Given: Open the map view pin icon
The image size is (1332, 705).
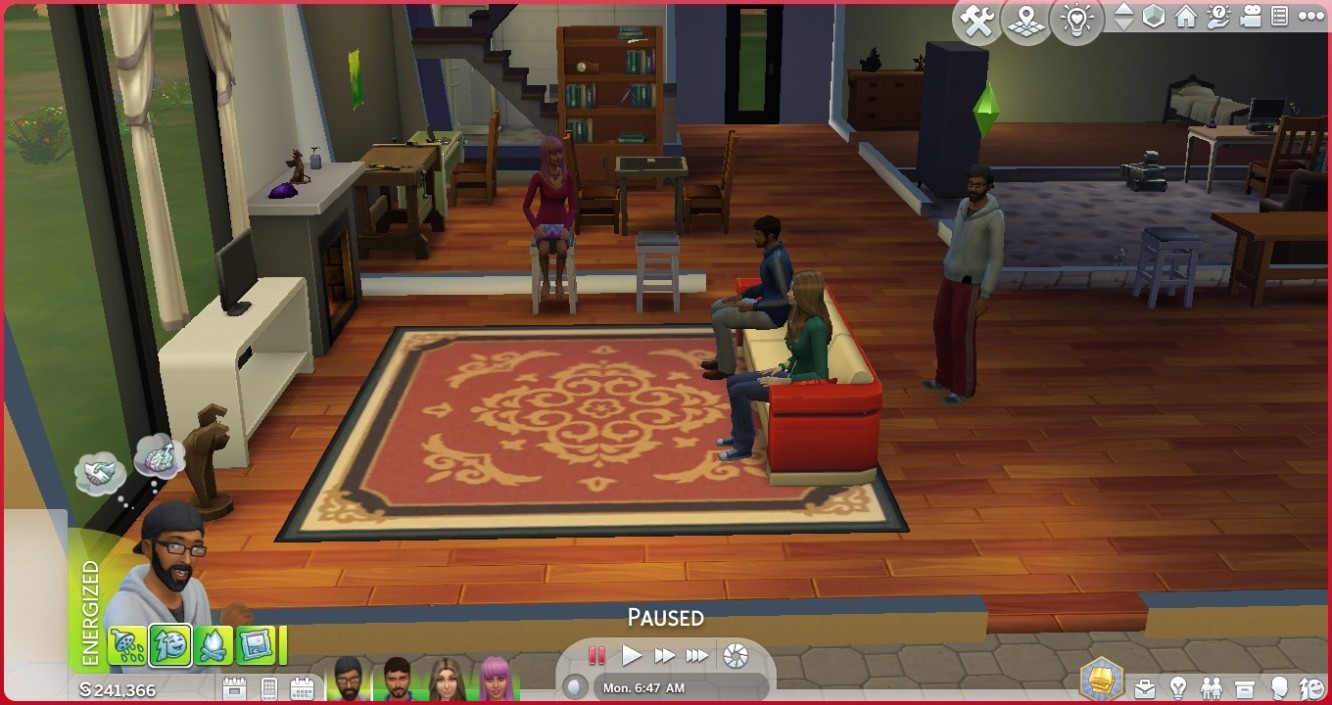Looking at the screenshot, I should [1027, 21].
